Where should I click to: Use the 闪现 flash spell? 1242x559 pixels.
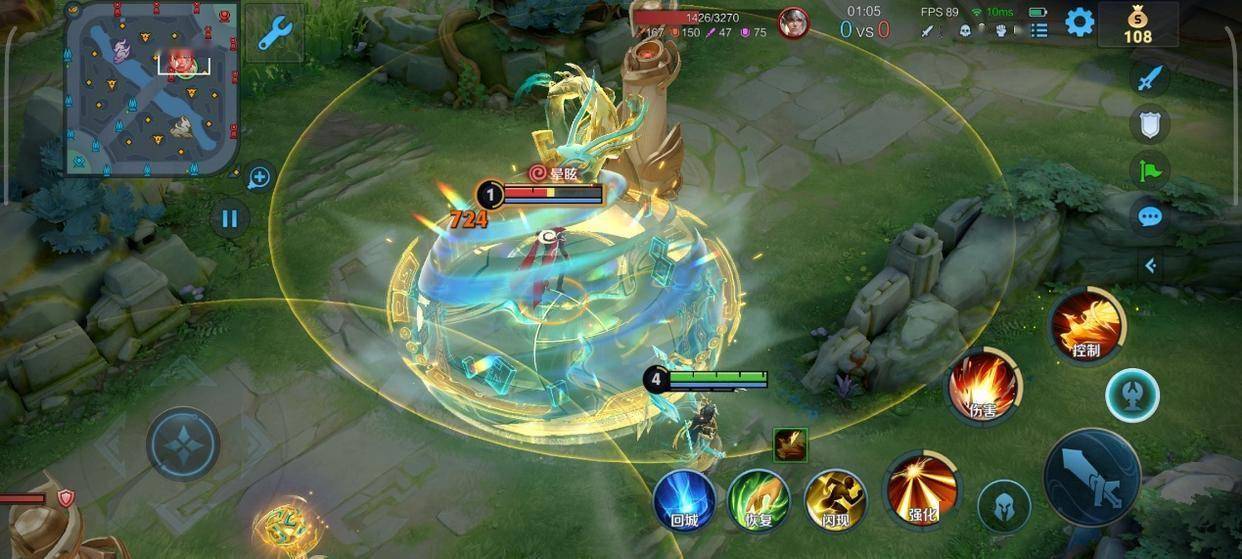coord(835,499)
